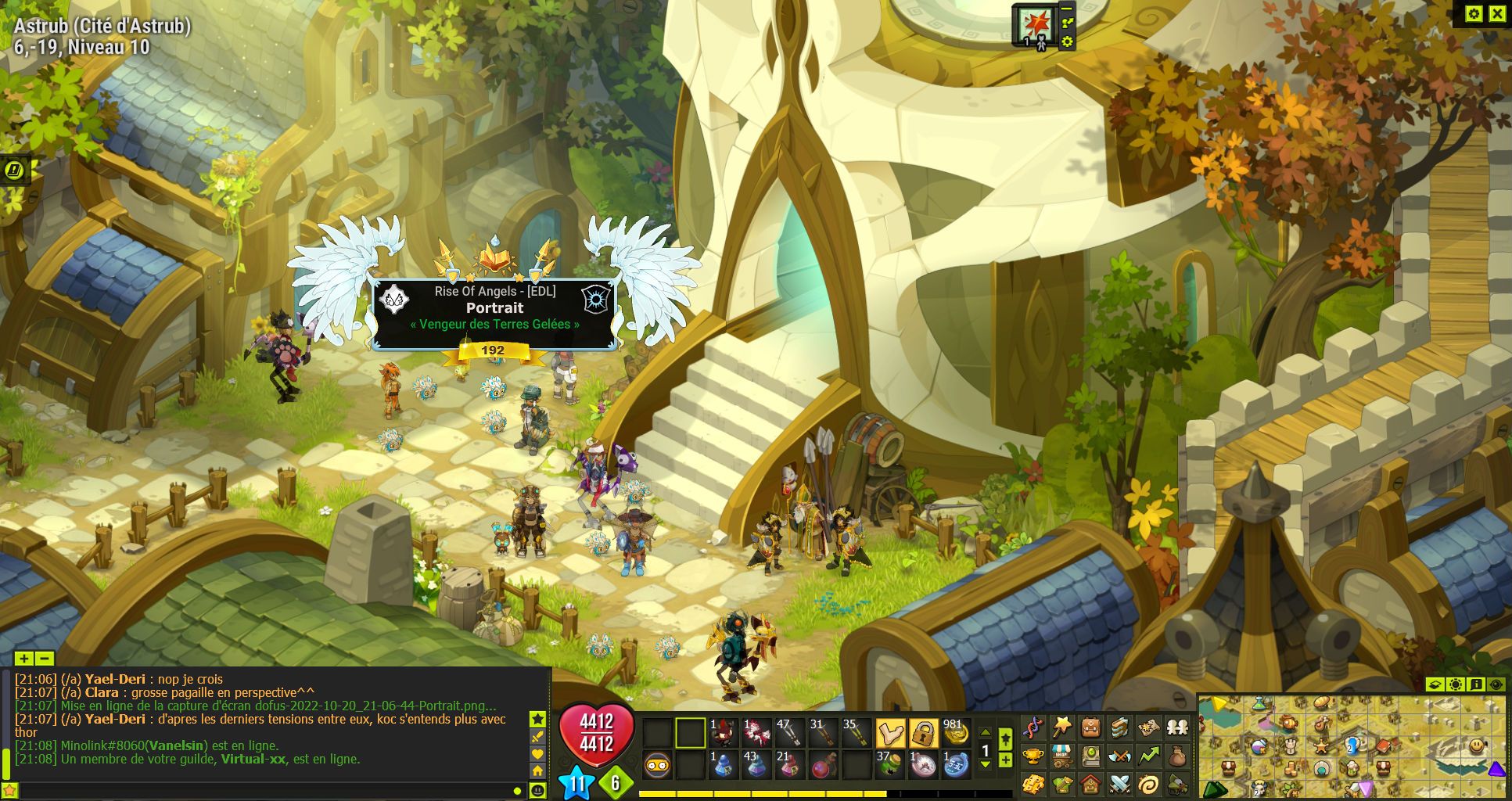This screenshot has width=1512, height=801.
Task: Use the gold coin item with 981 count
Action: (954, 734)
